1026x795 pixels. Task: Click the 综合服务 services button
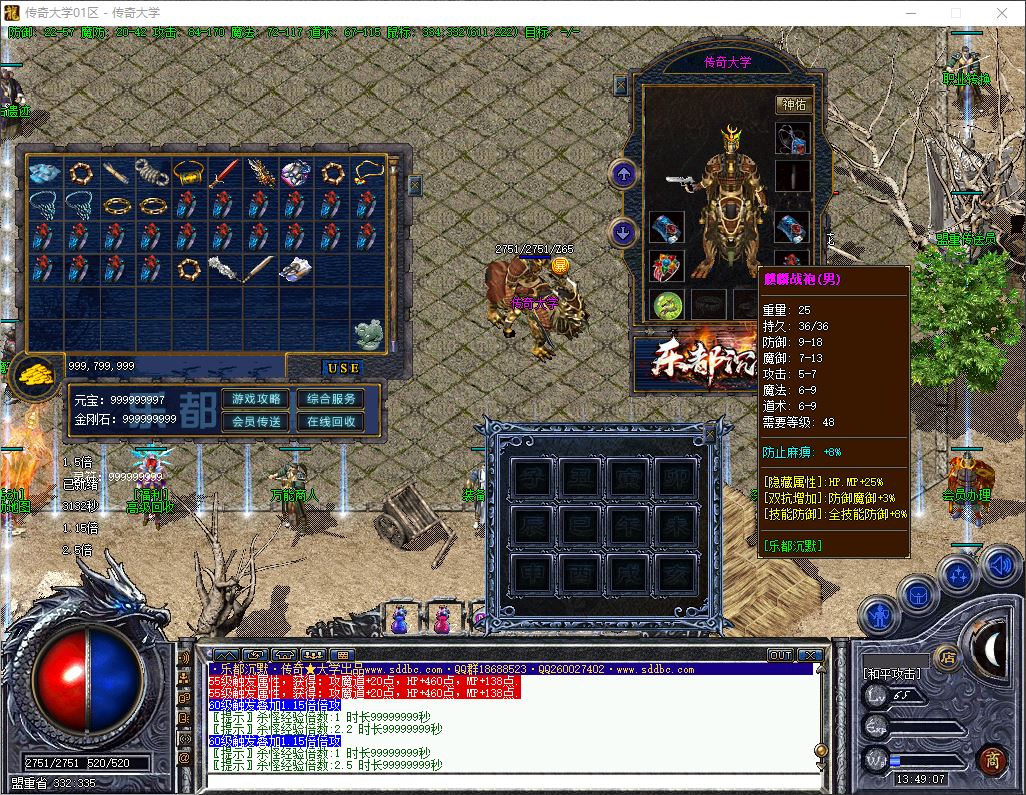[x=331, y=399]
